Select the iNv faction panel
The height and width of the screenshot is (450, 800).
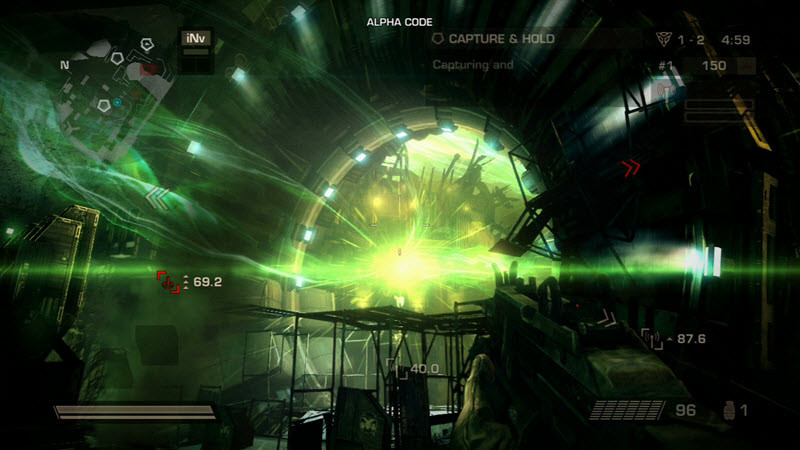(195, 40)
